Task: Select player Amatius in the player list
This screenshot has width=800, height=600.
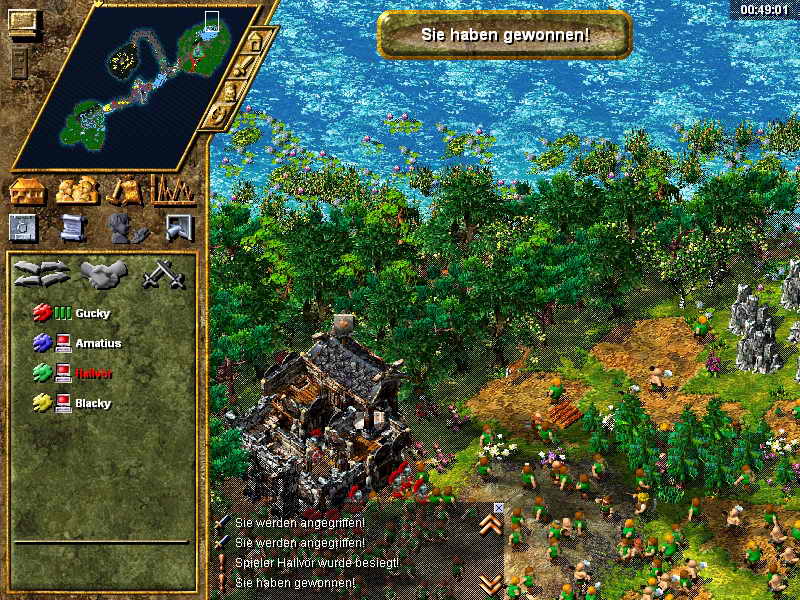Action: (x=96, y=343)
